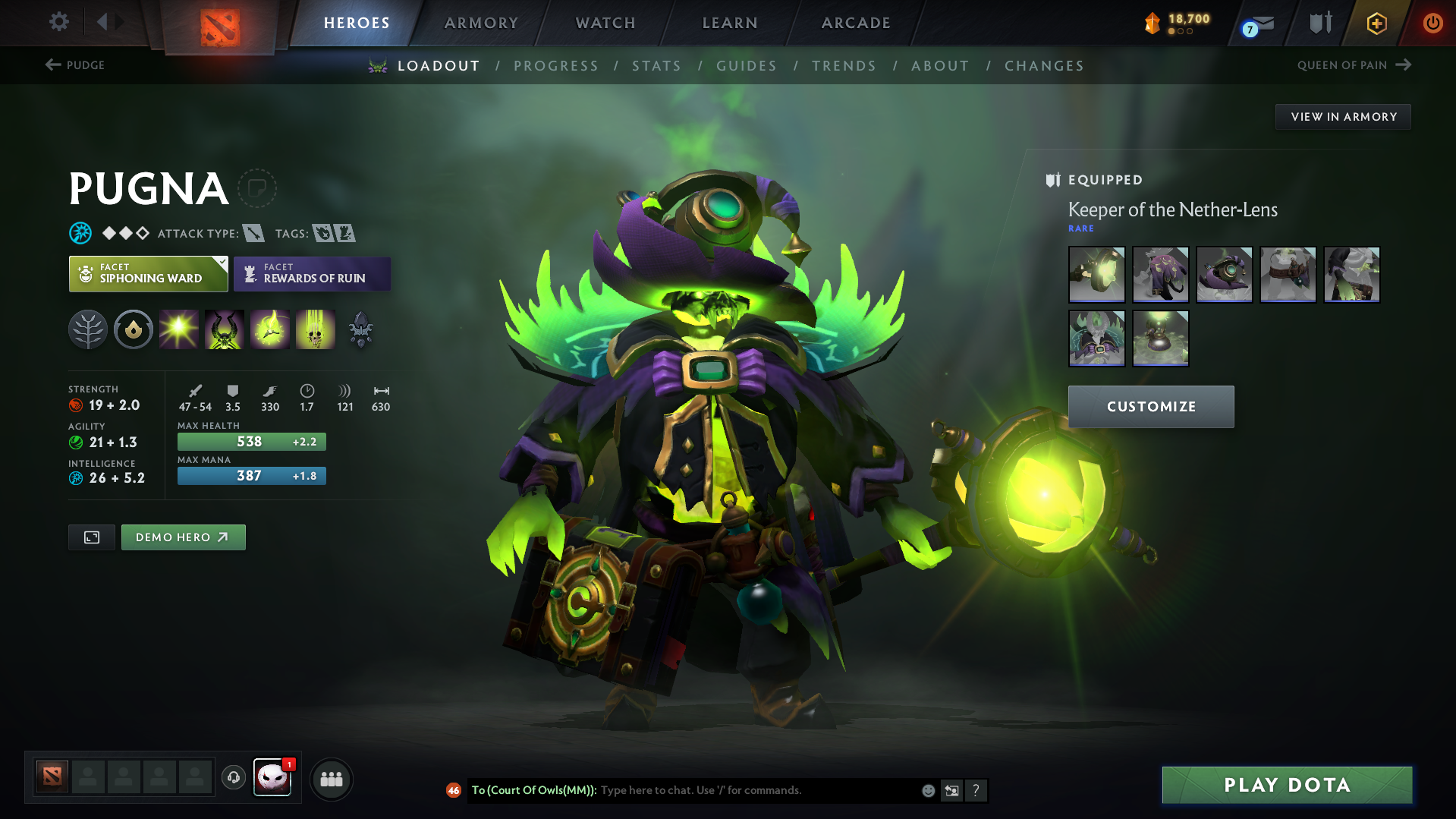
Task: Click the green MAX HEALTH bar
Action: 250,441
